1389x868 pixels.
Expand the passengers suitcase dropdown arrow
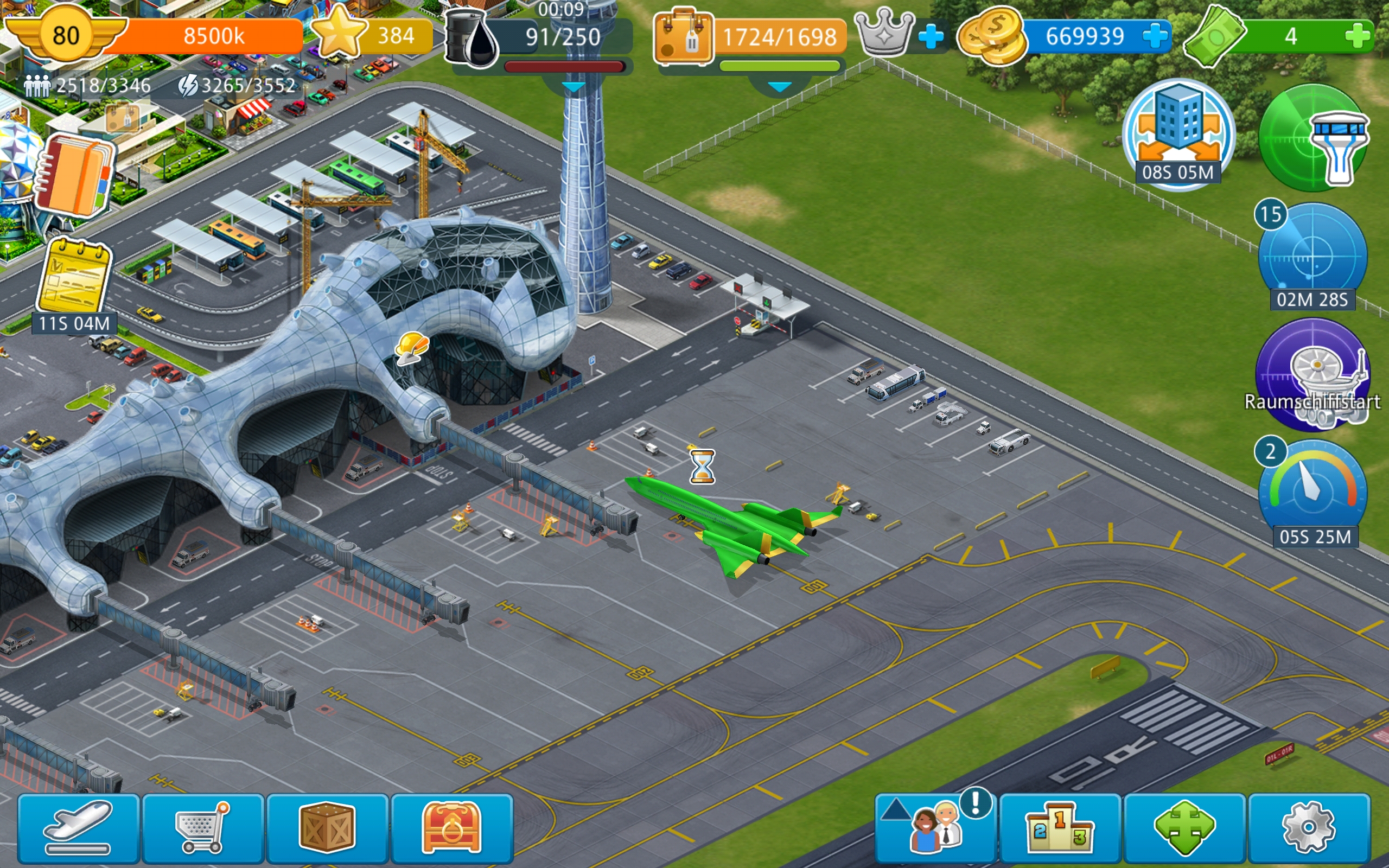779,87
